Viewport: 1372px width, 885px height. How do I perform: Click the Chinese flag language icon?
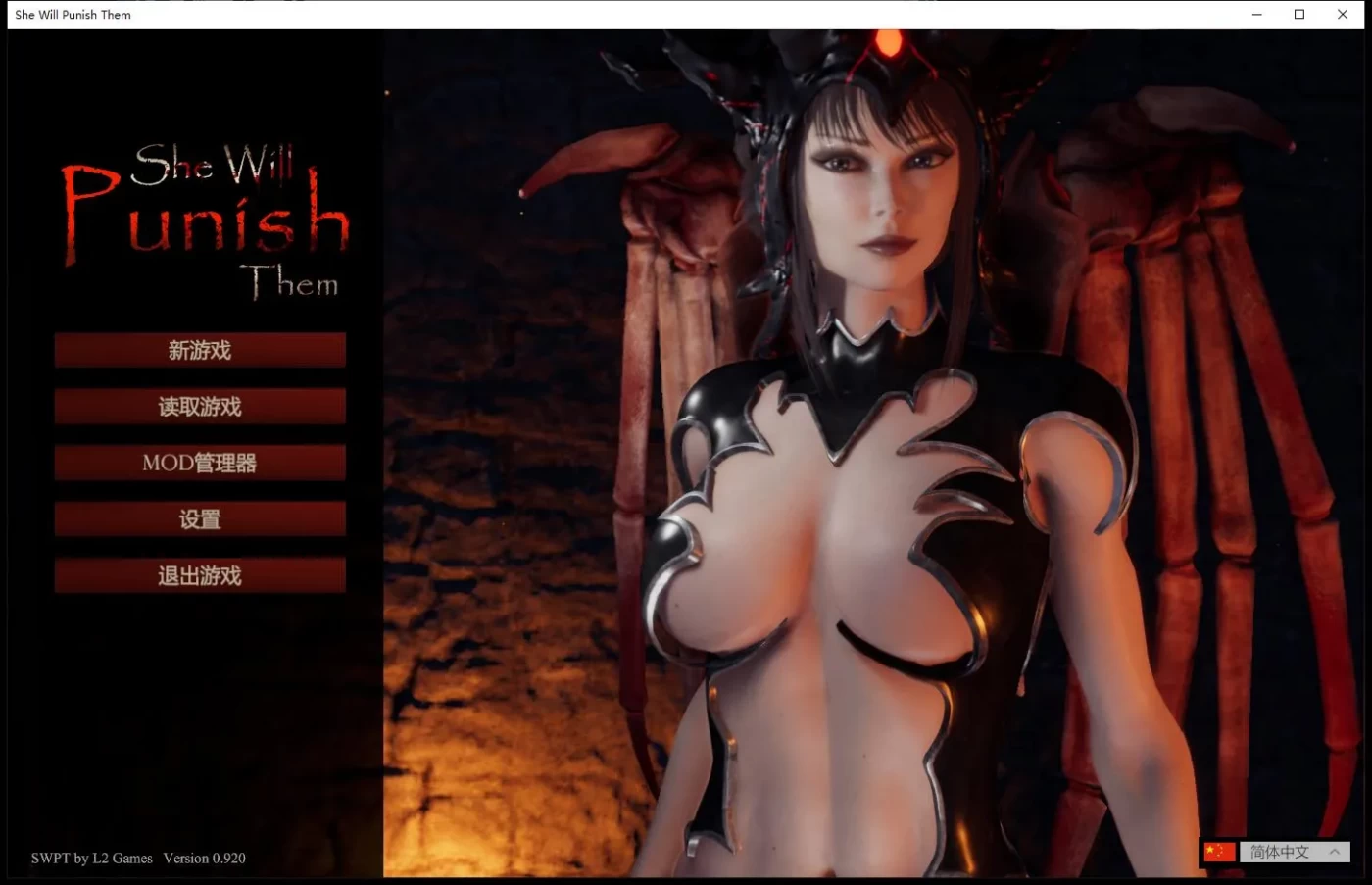coord(1219,852)
